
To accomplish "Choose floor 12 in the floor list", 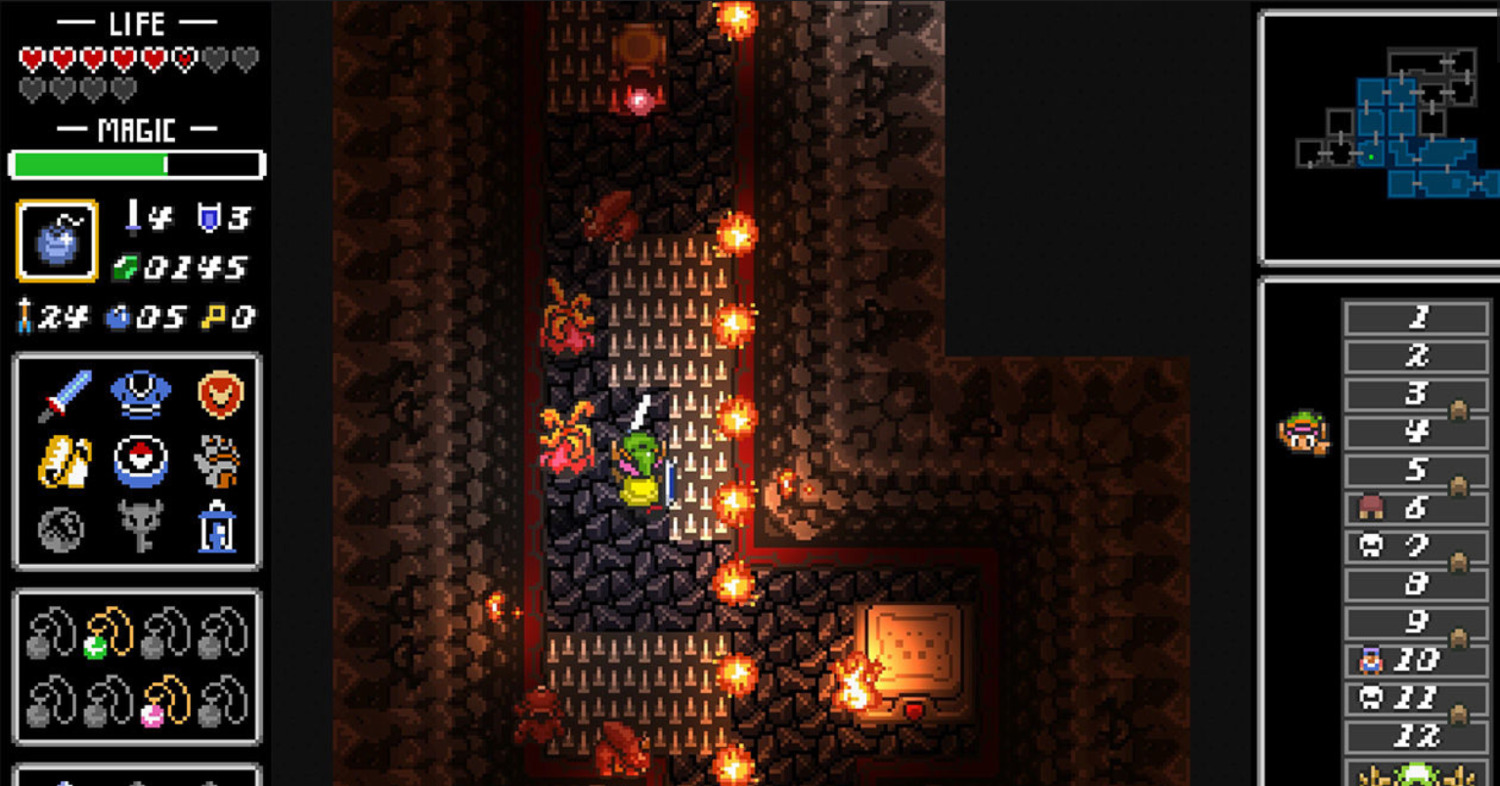I will pyautogui.click(x=1417, y=736).
